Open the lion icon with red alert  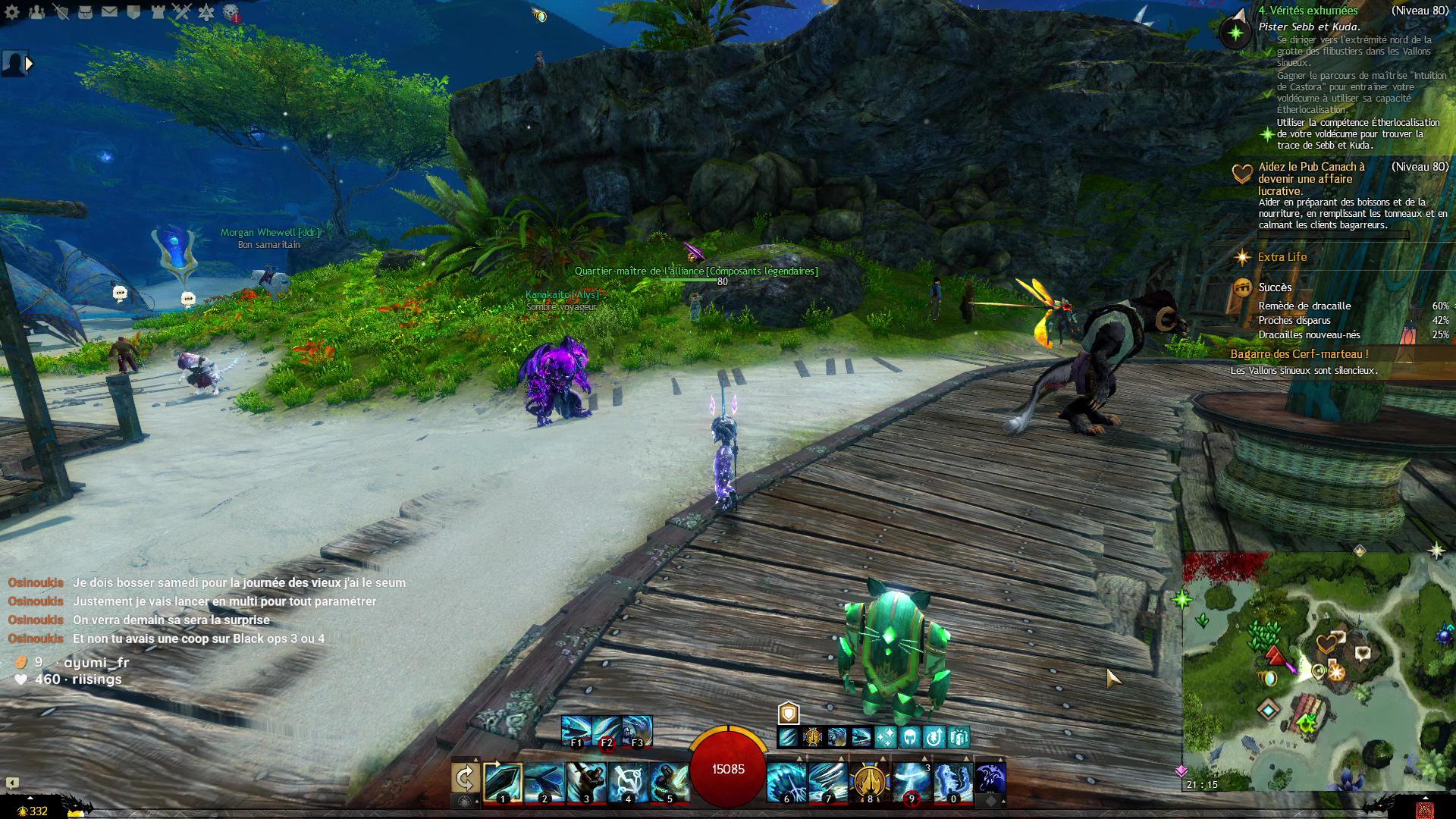pyautogui.click(x=231, y=13)
